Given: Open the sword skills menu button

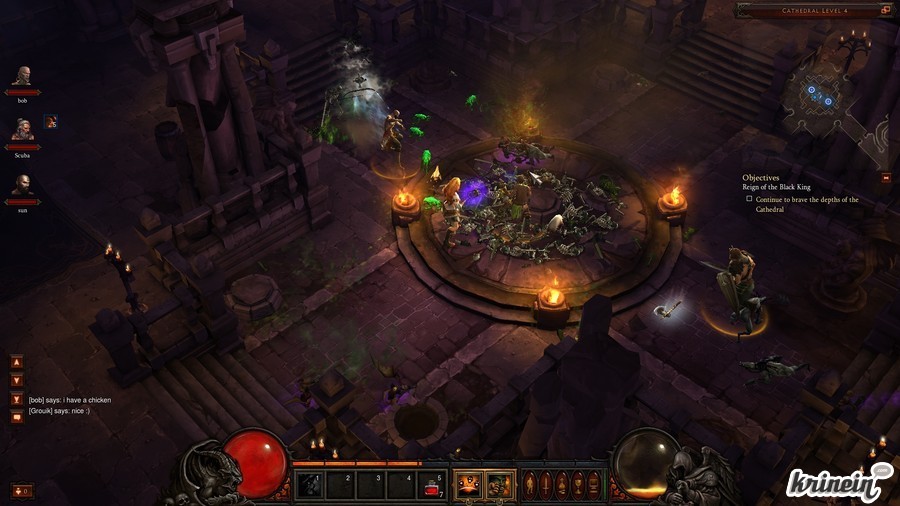Looking at the screenshot, I should pyautogui.click(x=546, y=485).
